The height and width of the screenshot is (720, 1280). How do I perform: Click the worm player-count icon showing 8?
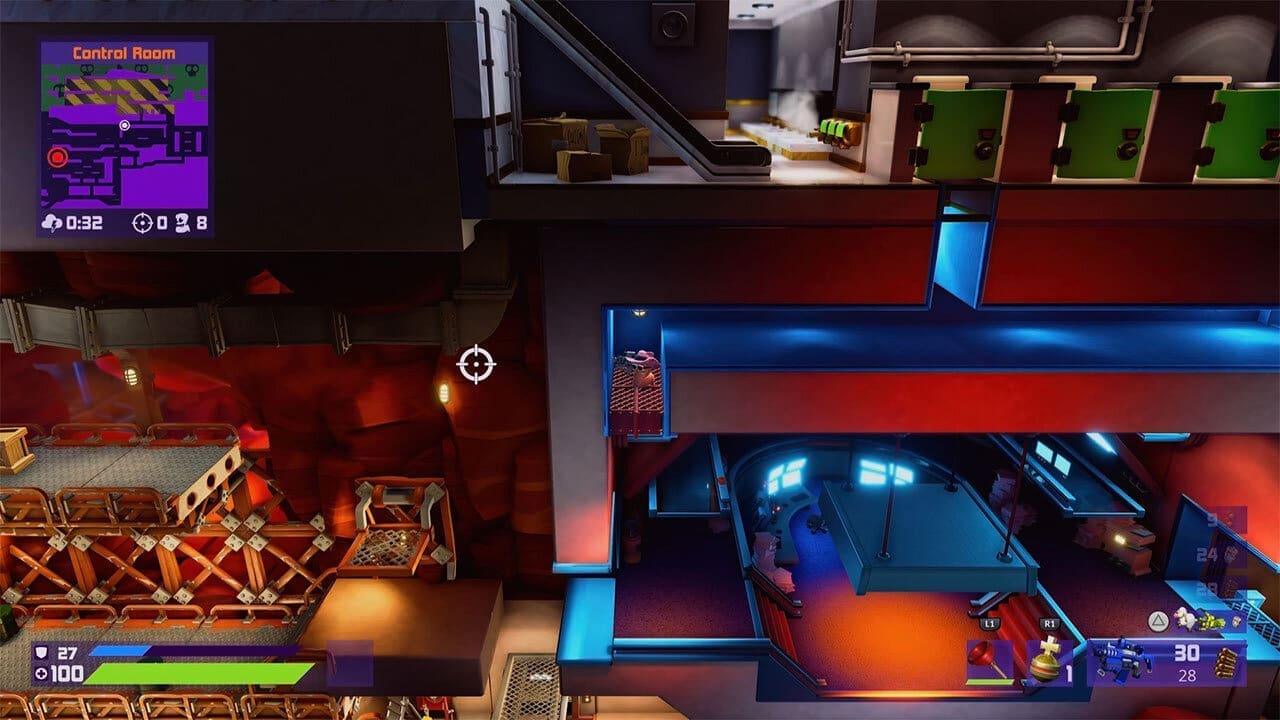point(184,223)
